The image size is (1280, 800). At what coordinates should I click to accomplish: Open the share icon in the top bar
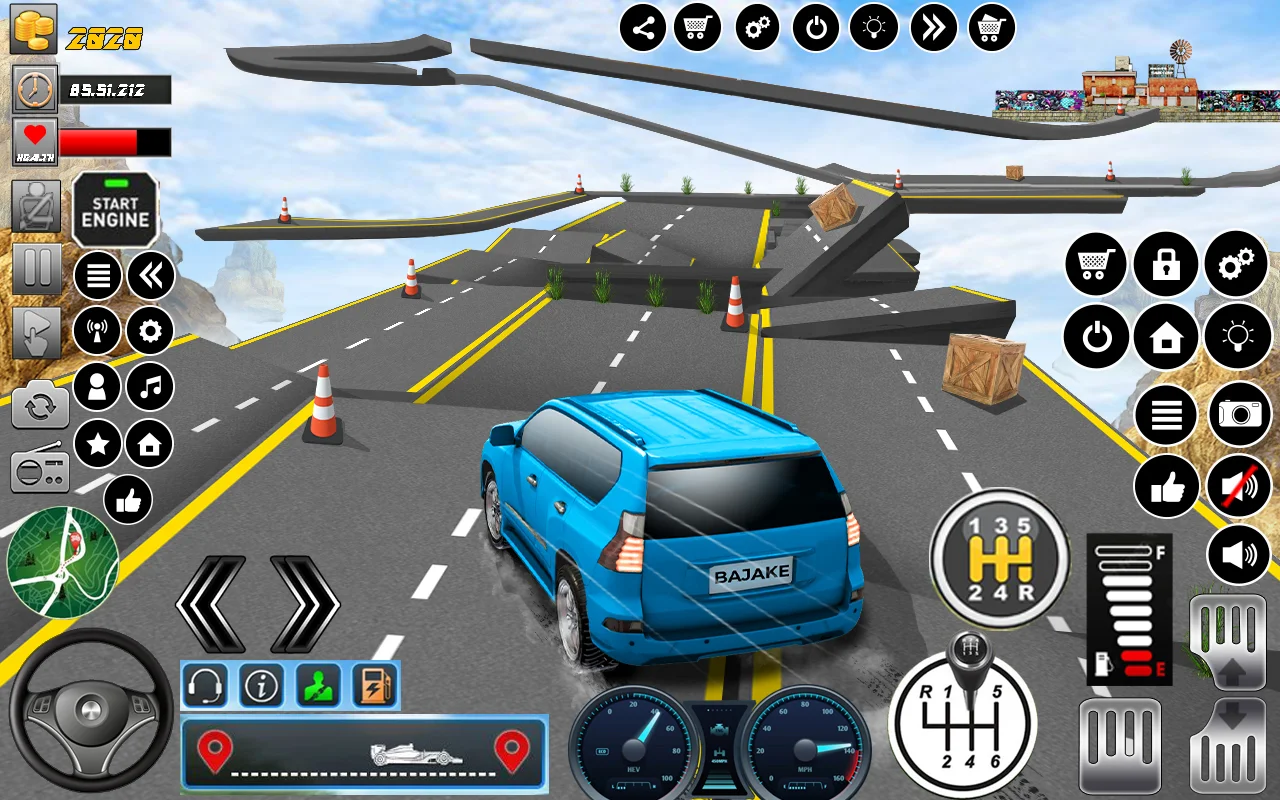tap(643, 28)
